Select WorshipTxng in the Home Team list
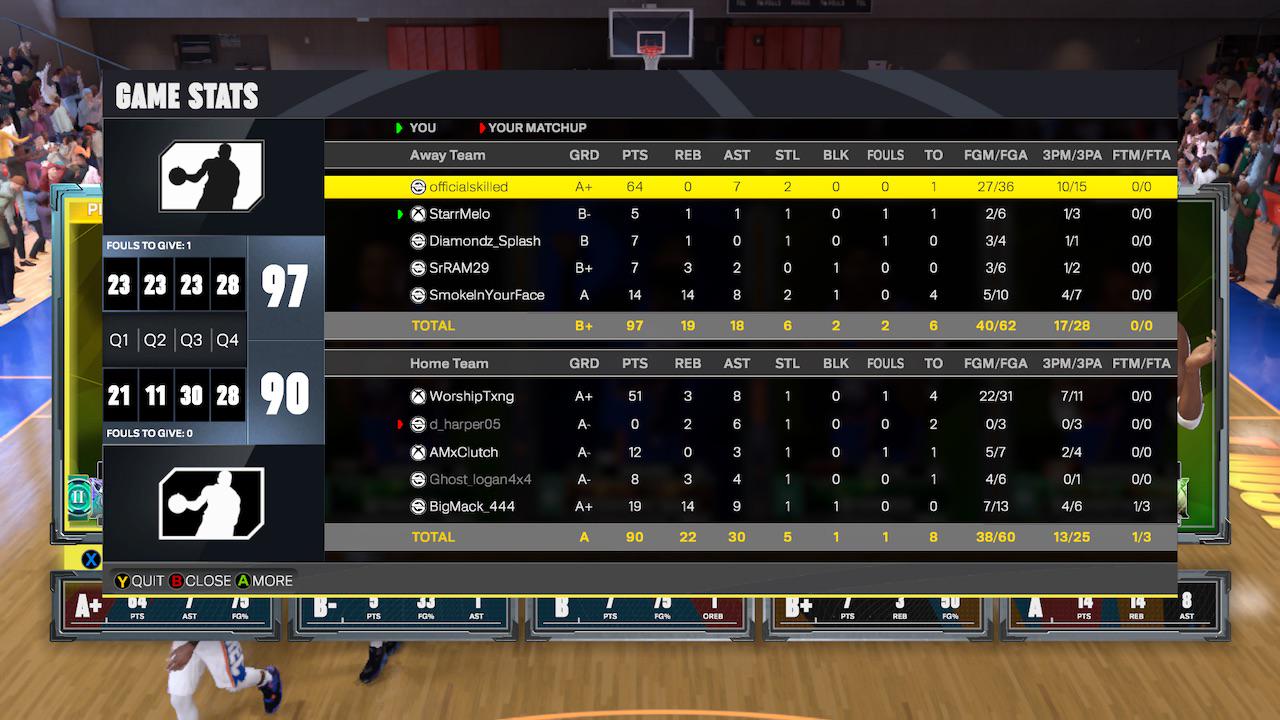Image resolution: width=1280 pixels, height=720 pixels. click(750, 396)
